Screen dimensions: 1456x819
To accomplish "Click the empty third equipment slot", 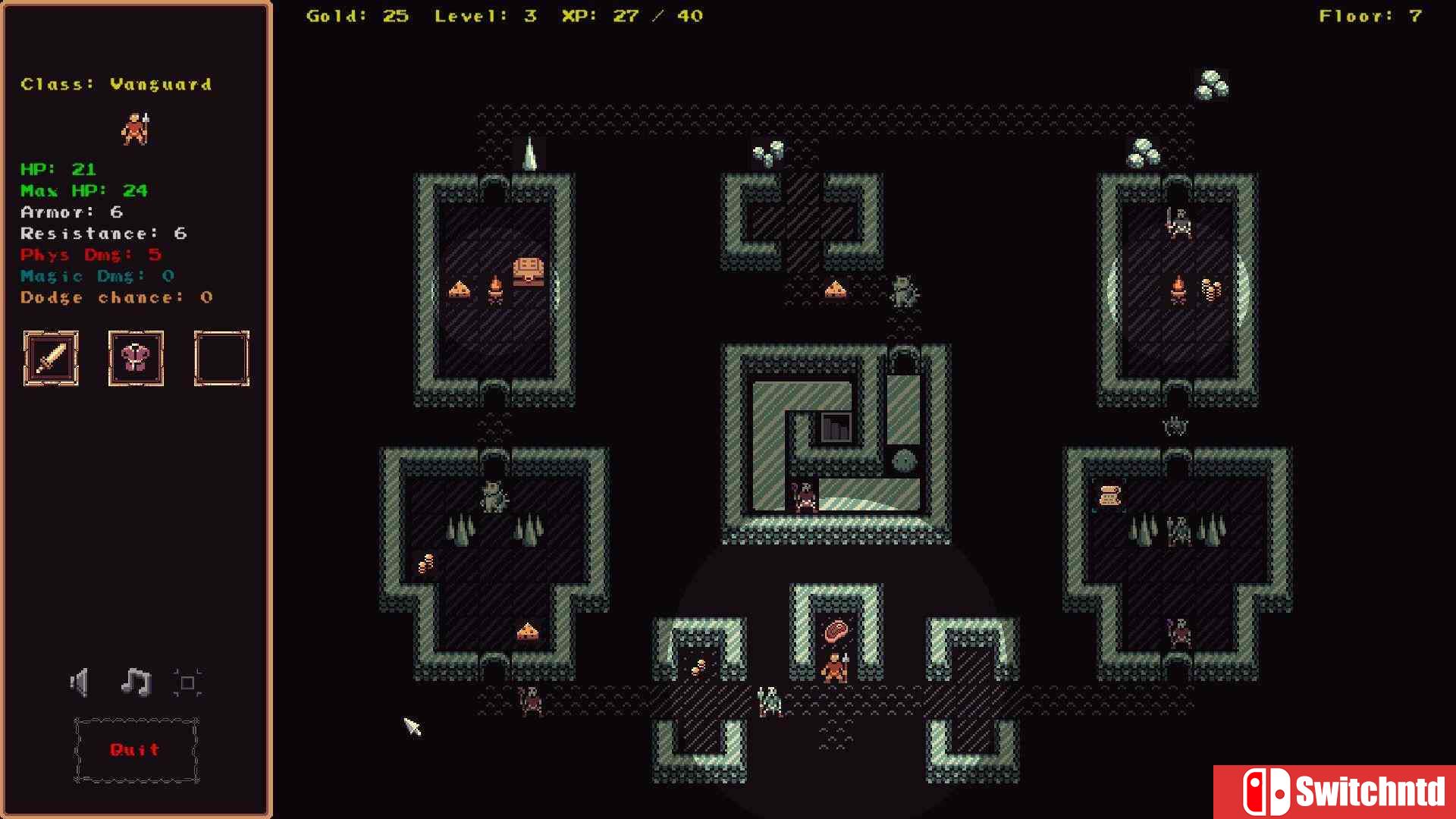I will tap(221, 359).
